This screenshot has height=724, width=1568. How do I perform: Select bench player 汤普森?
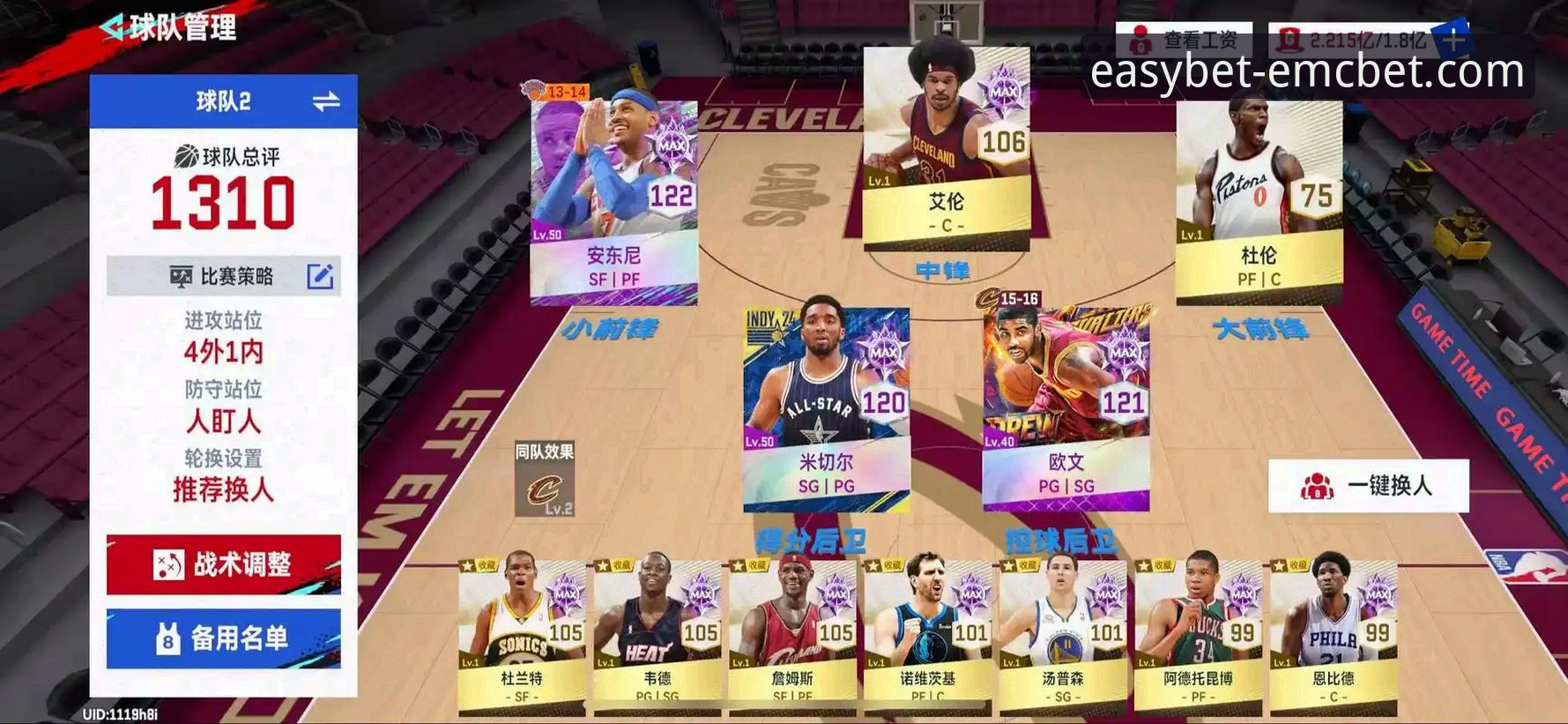pyautogui.click(x=1063, y=637)
